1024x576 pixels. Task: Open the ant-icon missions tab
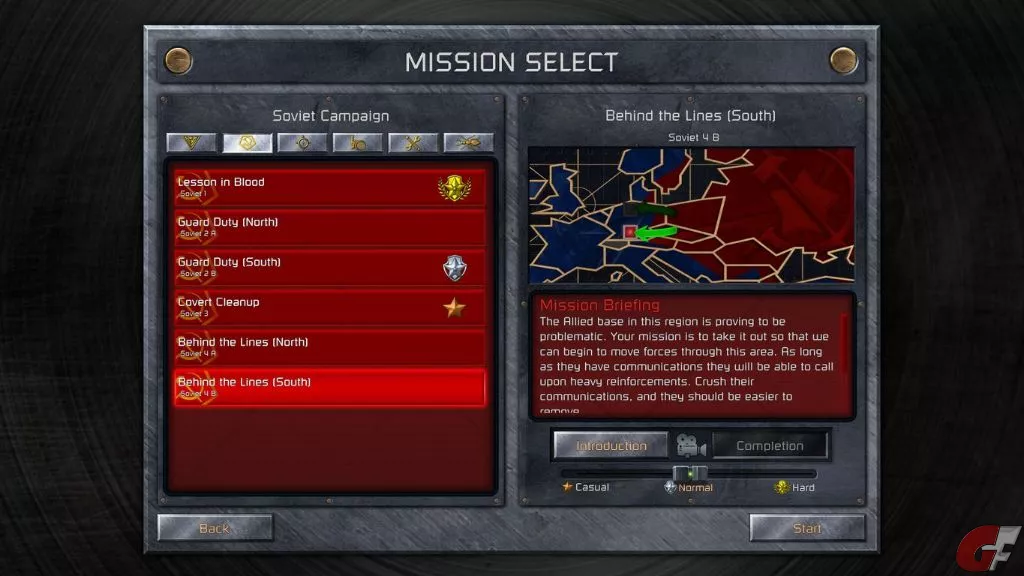(x=468, y=143)
